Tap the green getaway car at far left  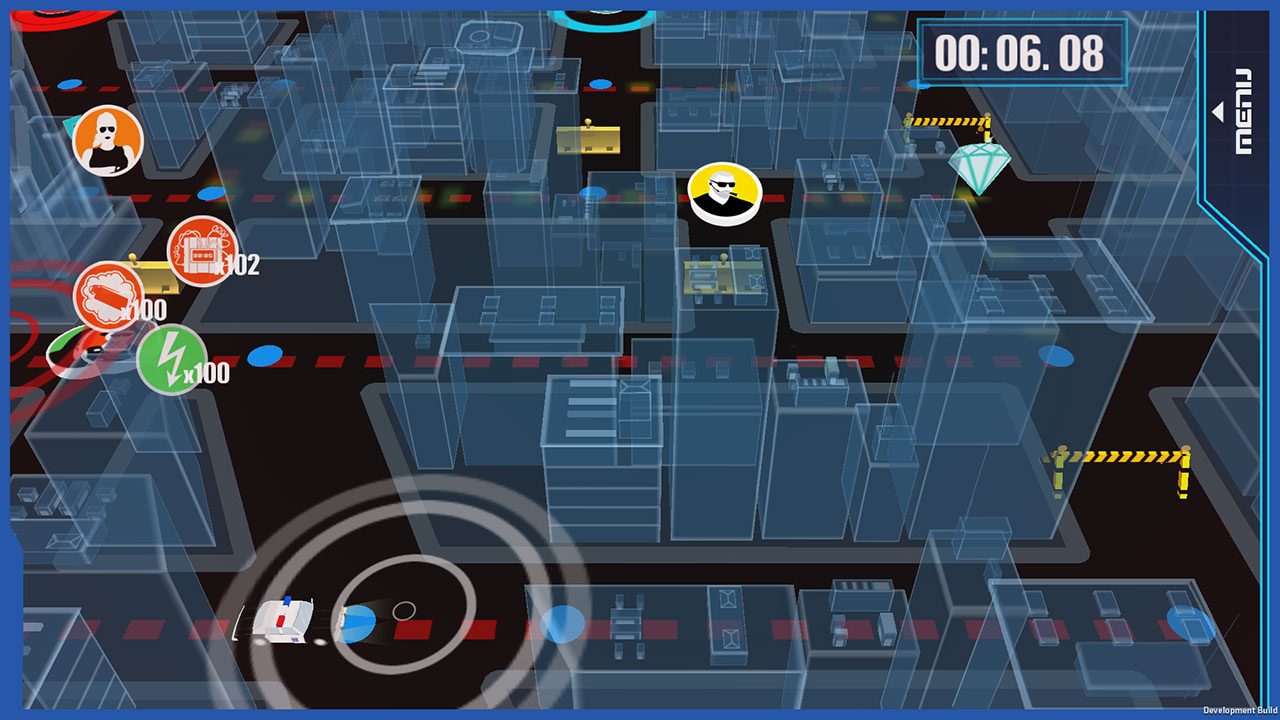(80, 348)
